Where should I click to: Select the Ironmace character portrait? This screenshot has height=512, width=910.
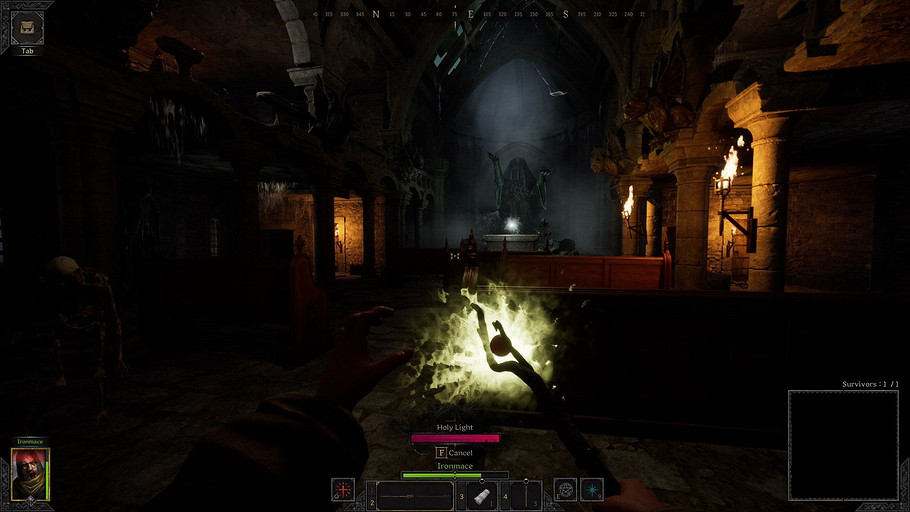[30, 473]
